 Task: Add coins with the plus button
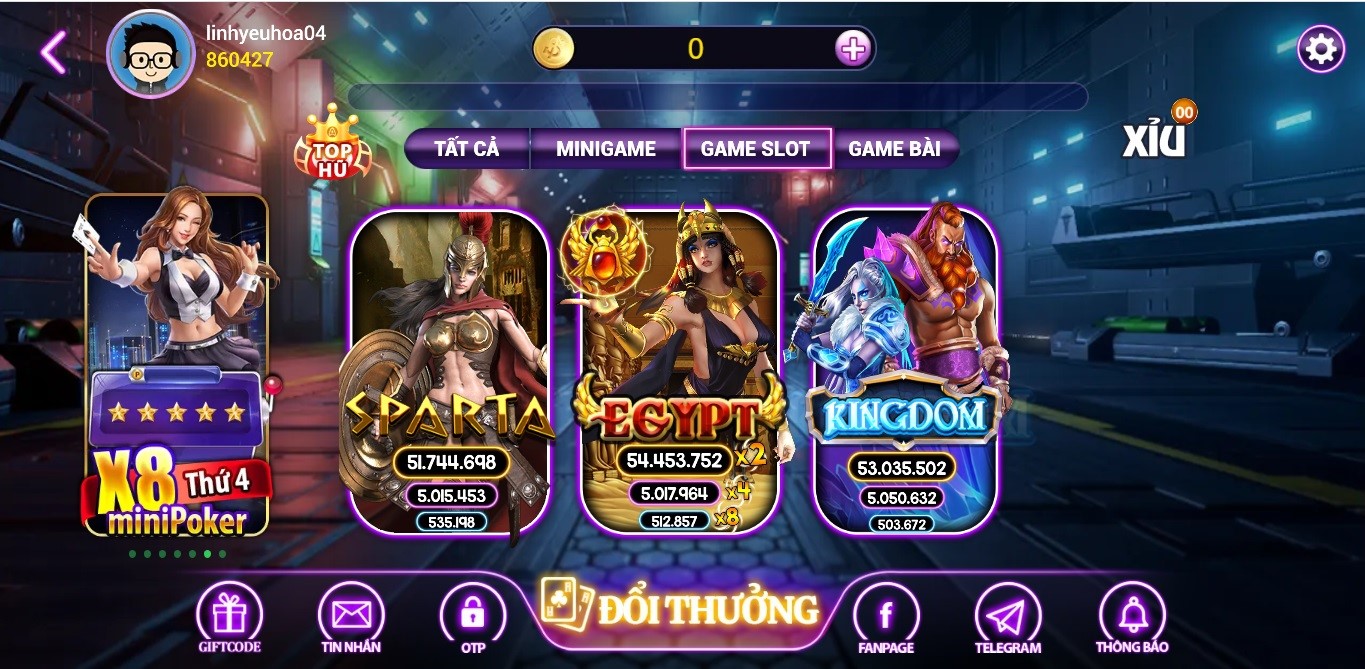(x=852, y=48)
